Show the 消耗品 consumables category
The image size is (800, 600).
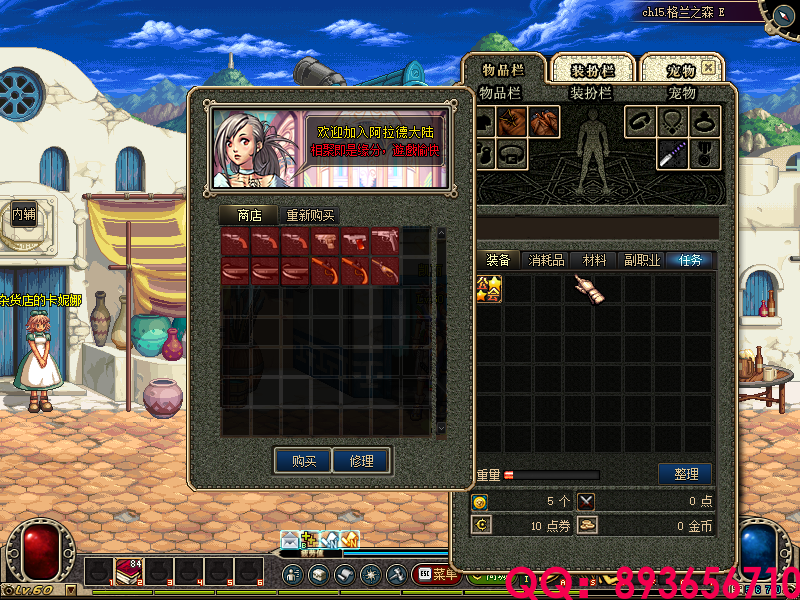click(x=546, y=260)
